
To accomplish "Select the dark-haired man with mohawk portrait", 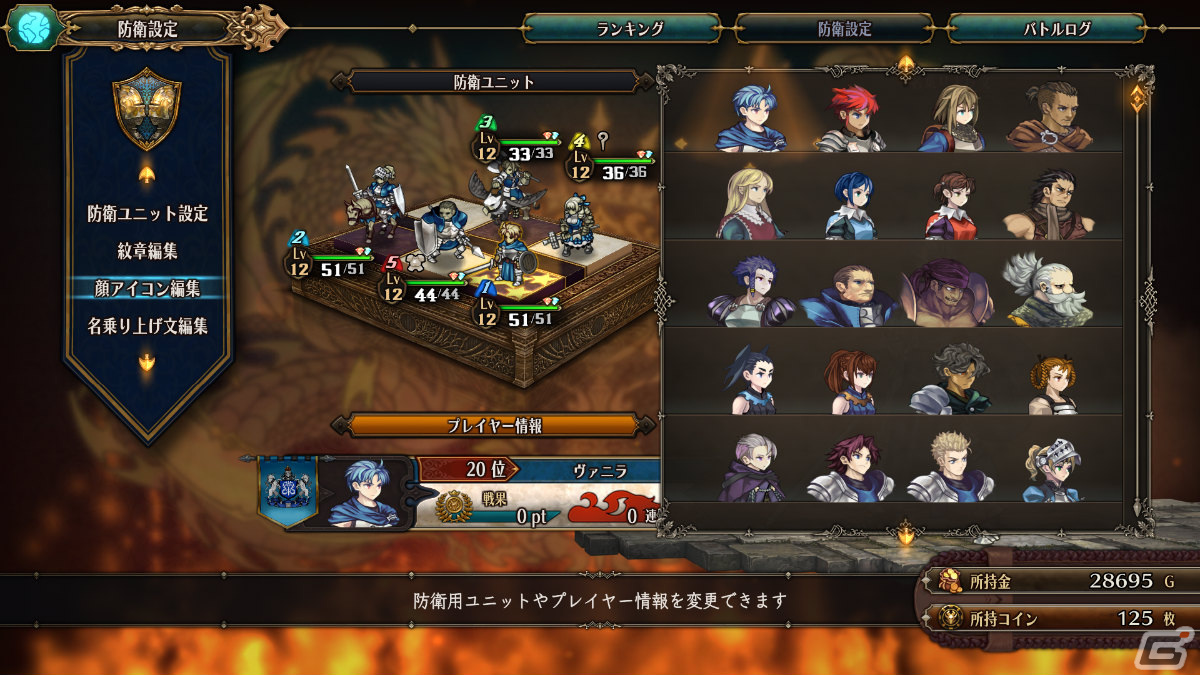I will coord(1047,118).
